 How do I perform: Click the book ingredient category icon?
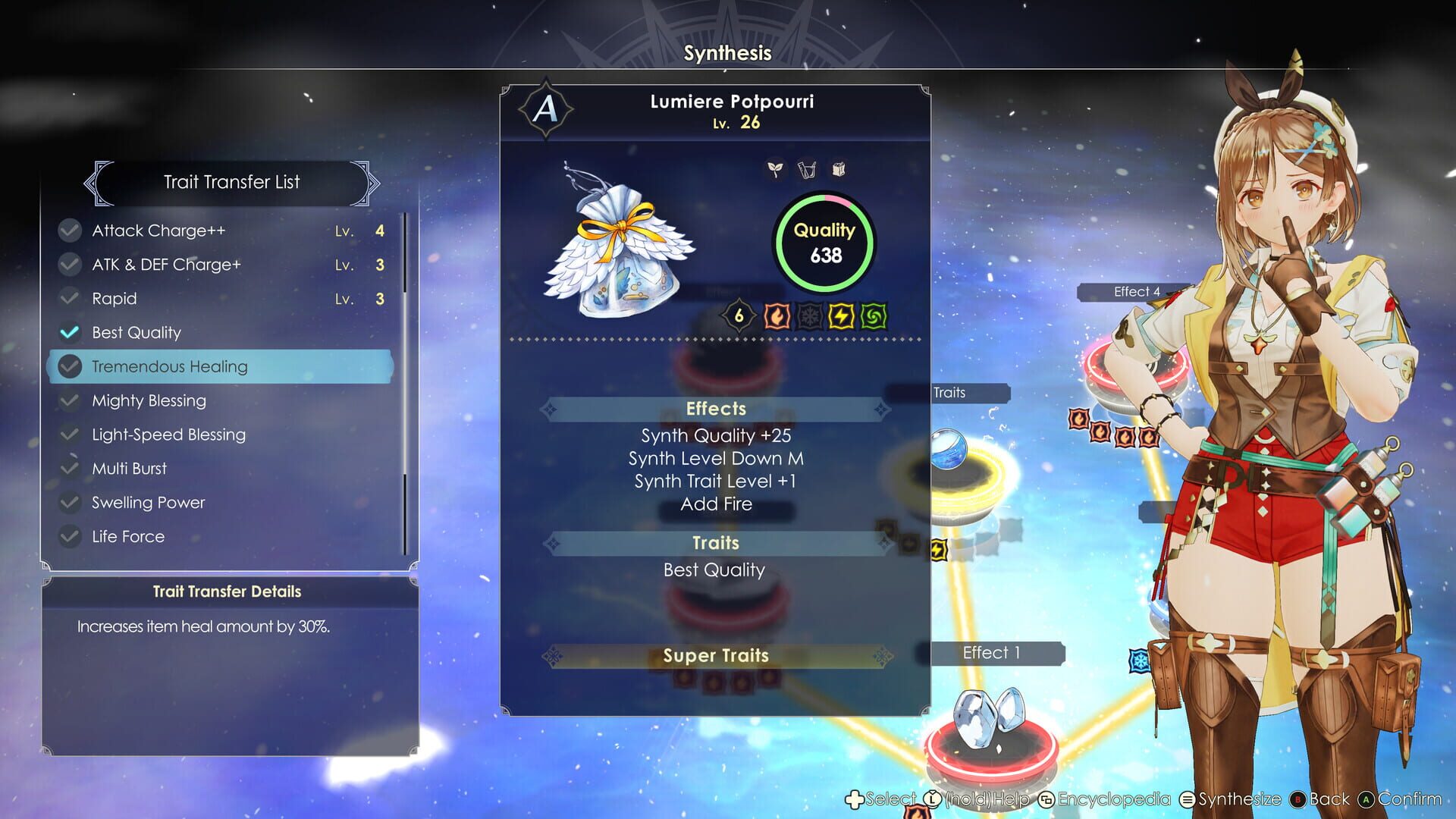tap(838, 170)
